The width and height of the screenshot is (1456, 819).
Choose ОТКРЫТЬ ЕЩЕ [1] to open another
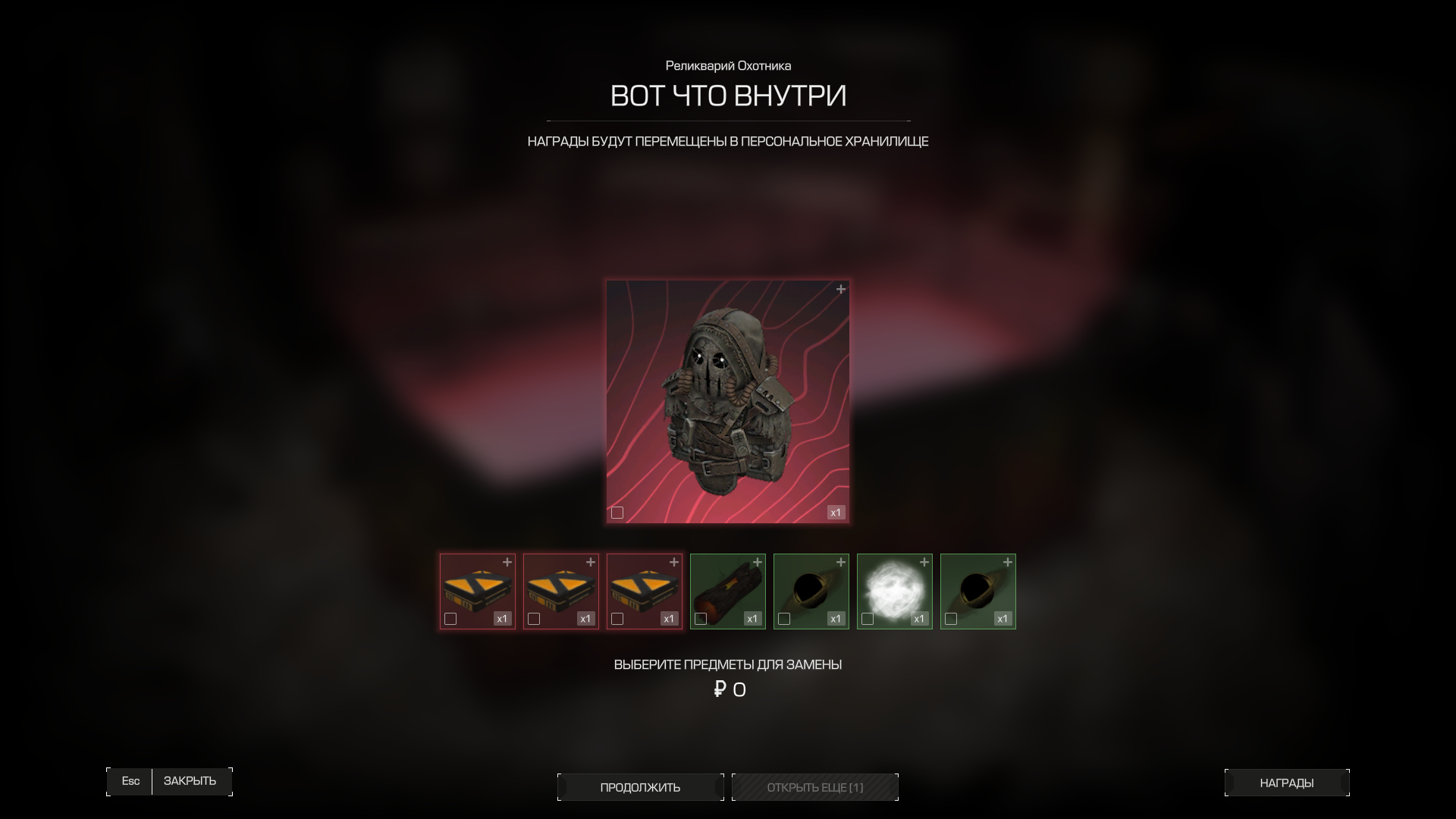click(814, 787)
